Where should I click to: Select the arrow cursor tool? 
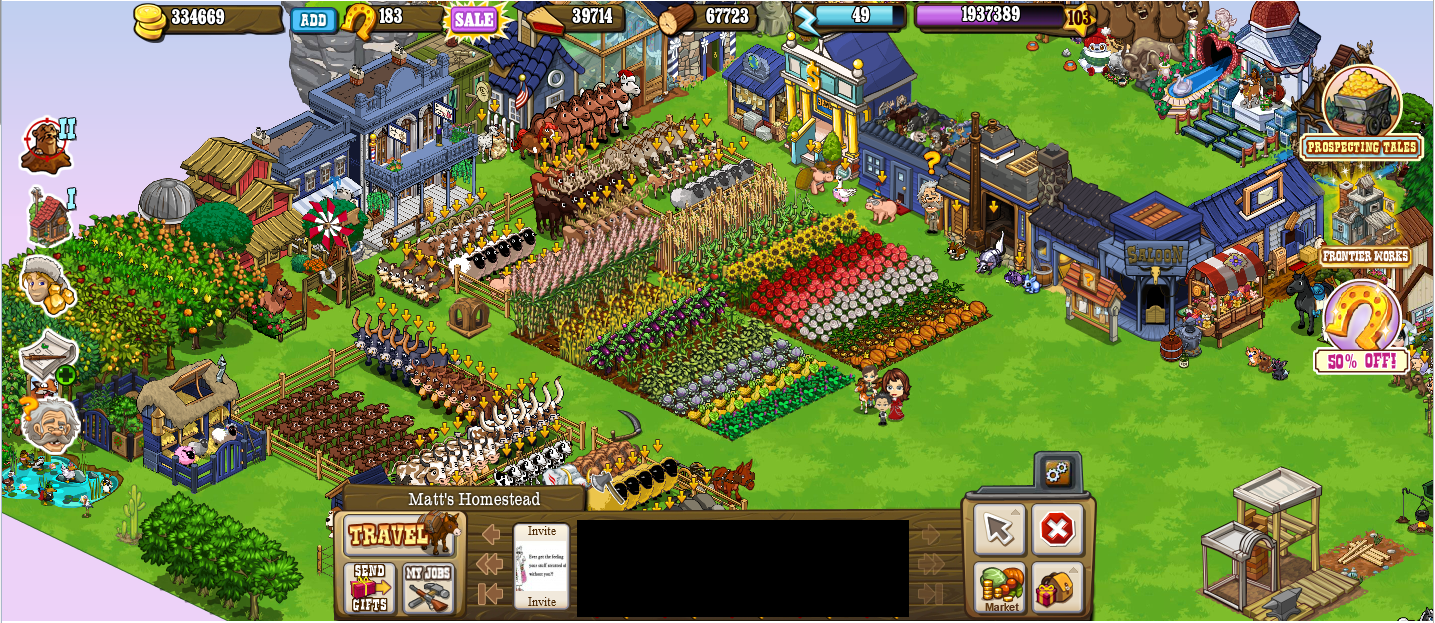coord(1000,530)
